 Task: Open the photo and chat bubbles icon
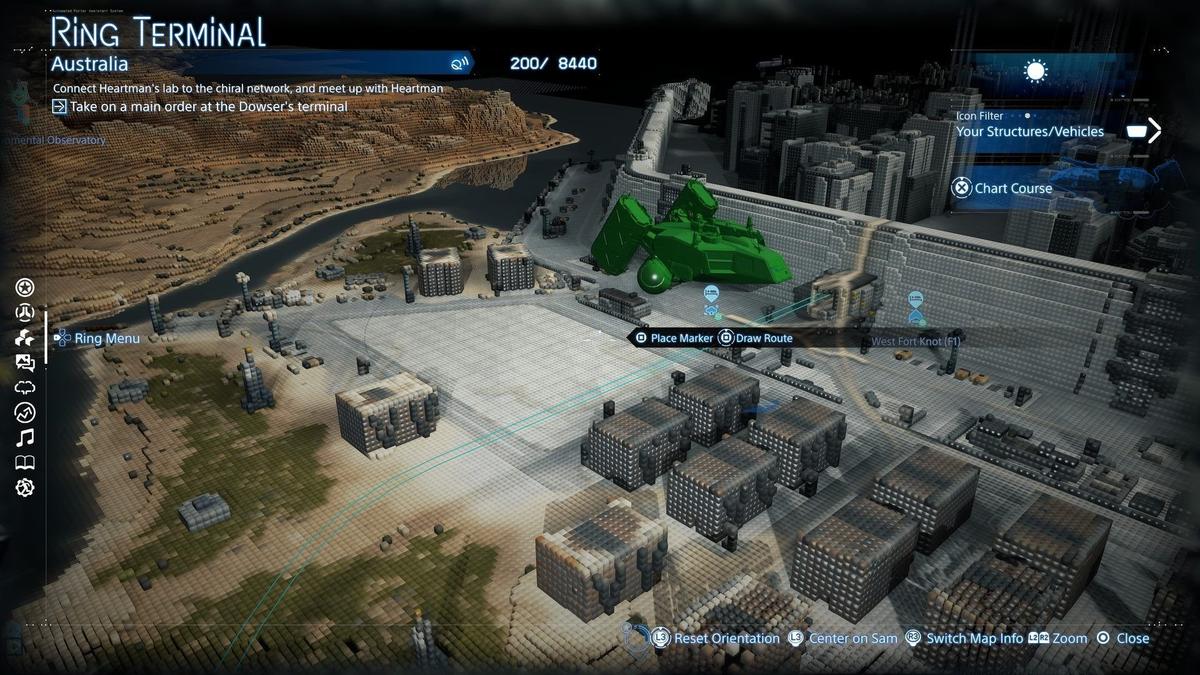25,363
